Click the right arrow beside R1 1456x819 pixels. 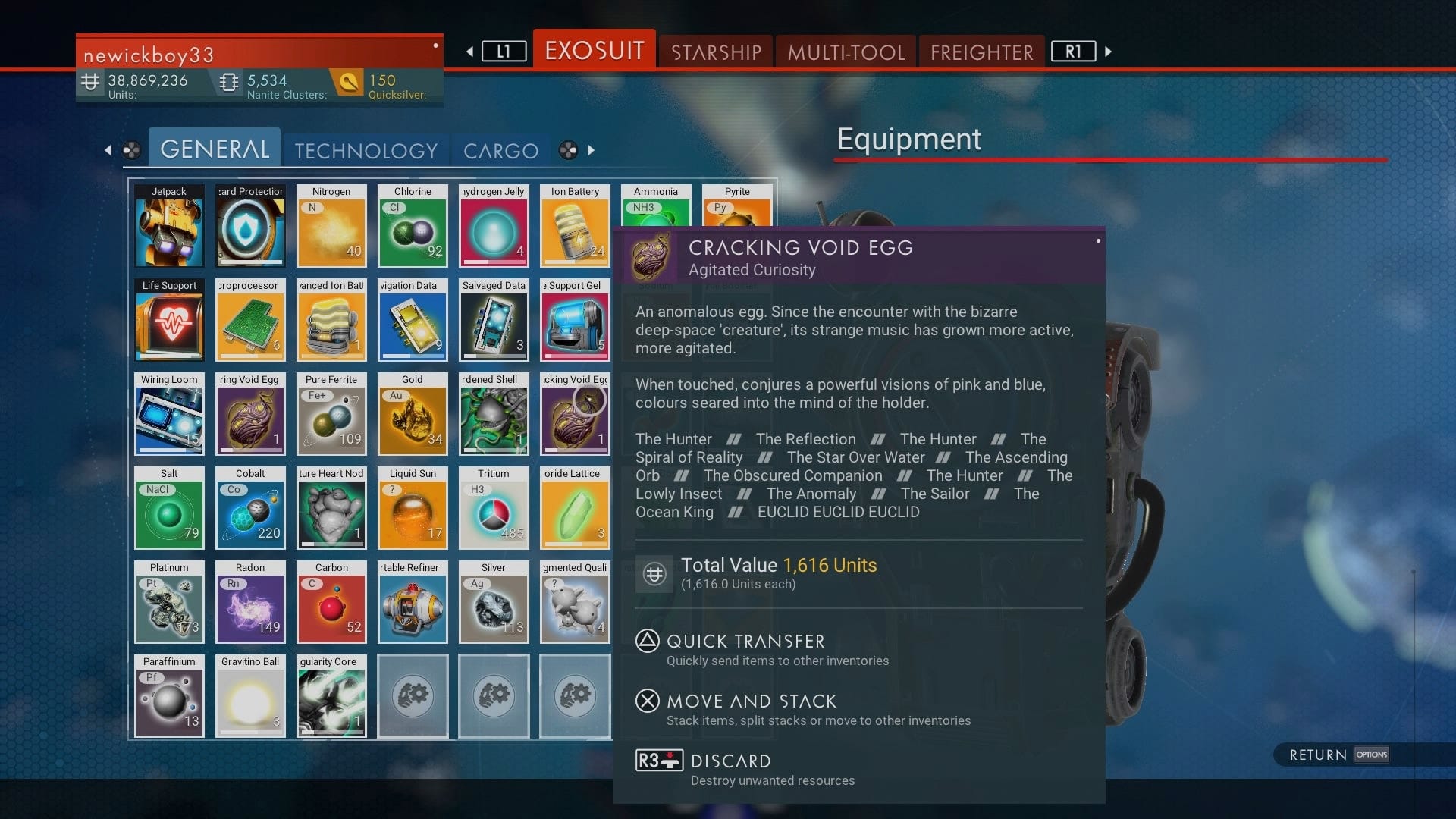click(x=1109, y=52)
